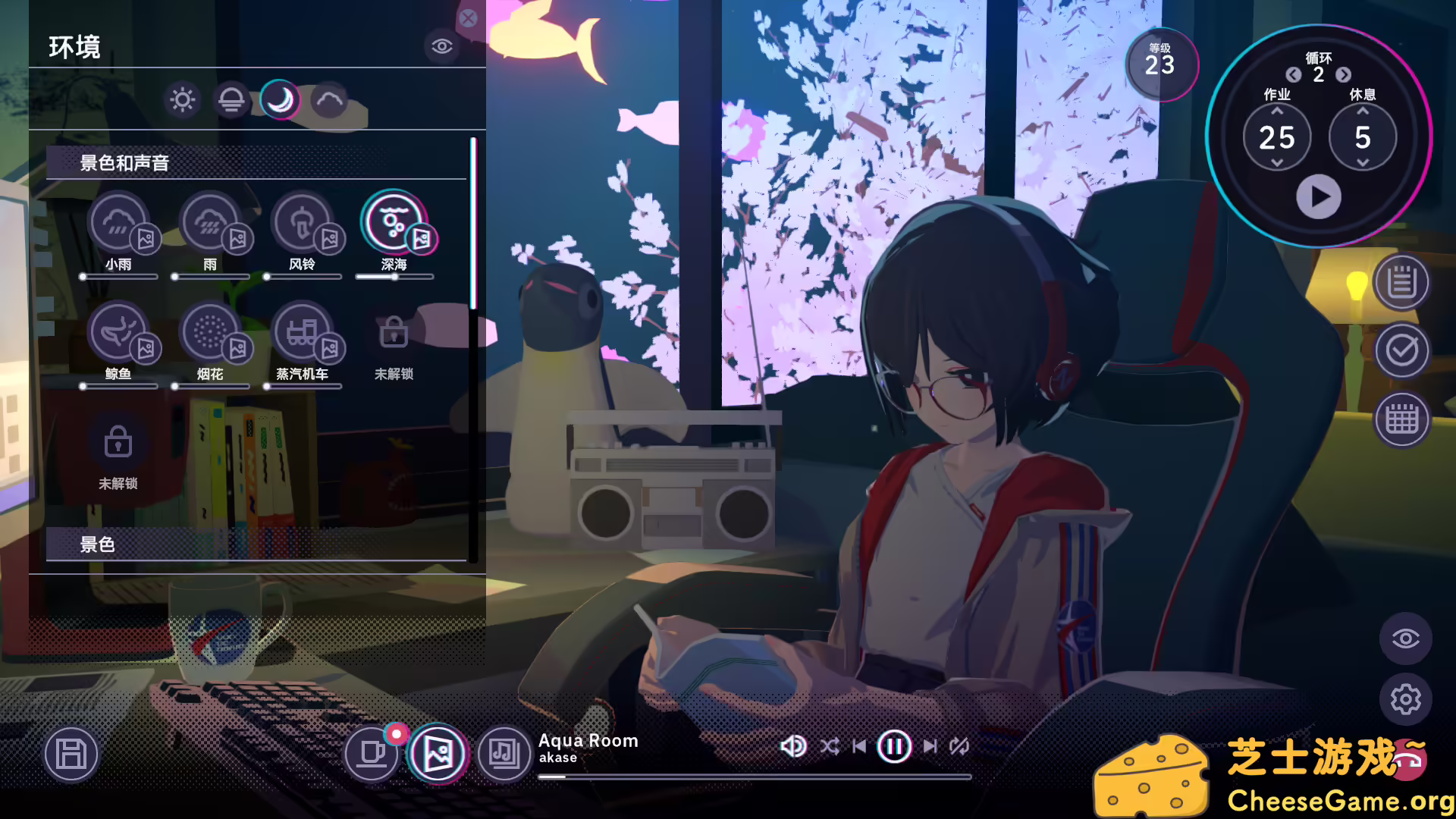The height and width of the screenshot is (819, 1456).
Task: Open the 景色和声音 section header
Action: point(124,163)
